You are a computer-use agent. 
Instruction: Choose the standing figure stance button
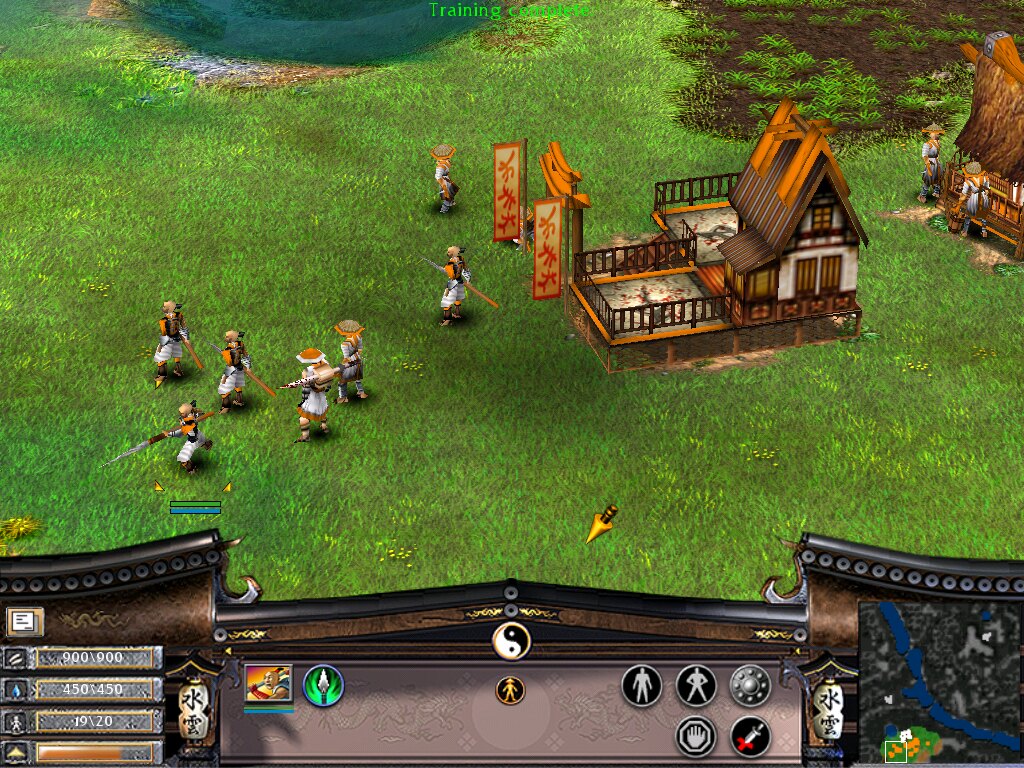pyautogui.click(x=641, y=686)
